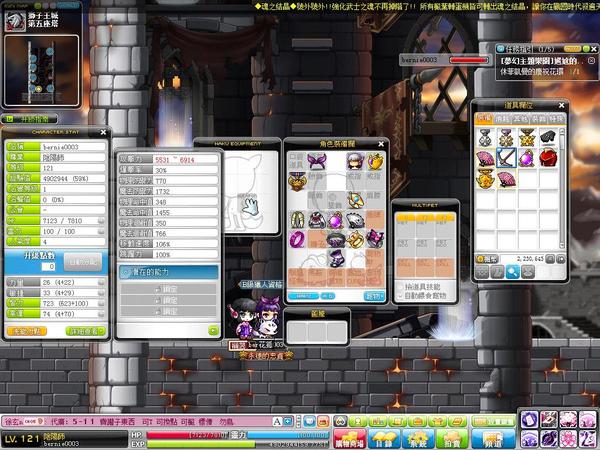Select the pink fan in inventory
The width and height of the screenshot is (600, 450).
point(484,159)
